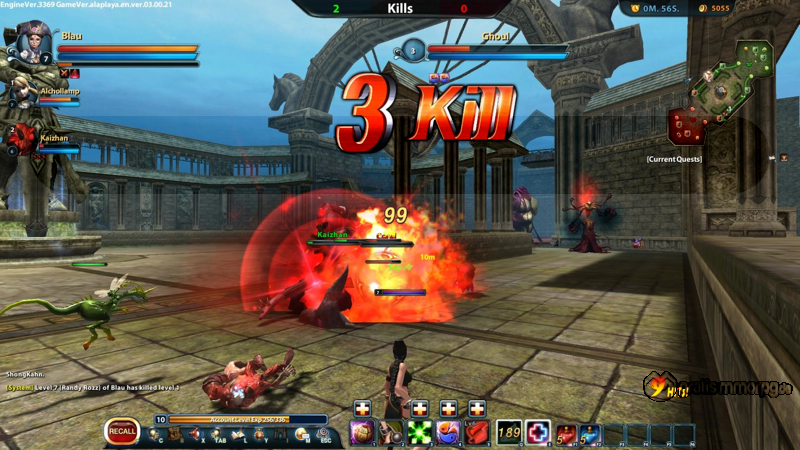Screen dimensions: 800x450
Task: Click the skill slot showing 189
Action: pyautogui.click(x=509, y=433)
